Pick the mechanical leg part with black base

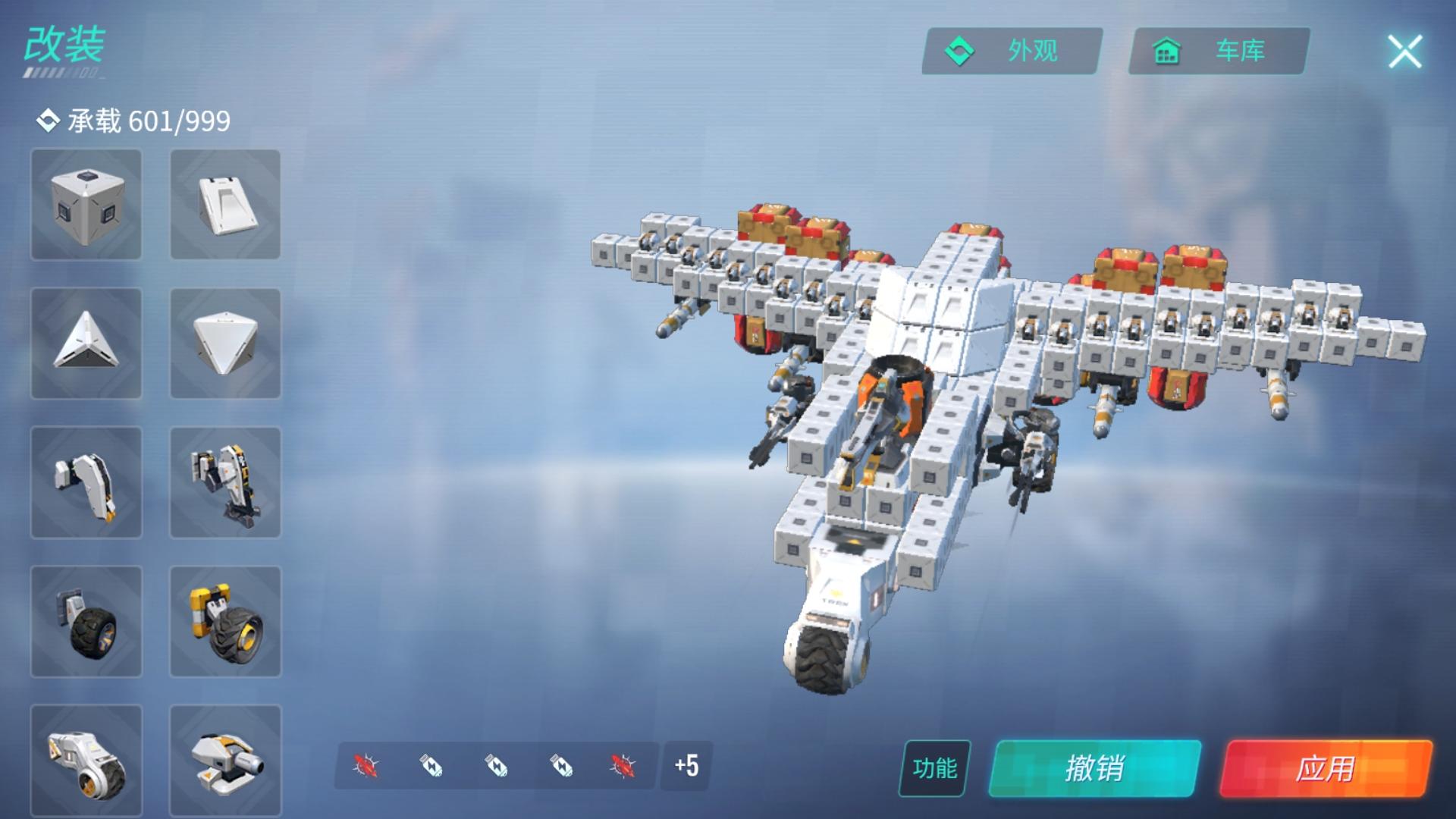(x=225, y=482)
